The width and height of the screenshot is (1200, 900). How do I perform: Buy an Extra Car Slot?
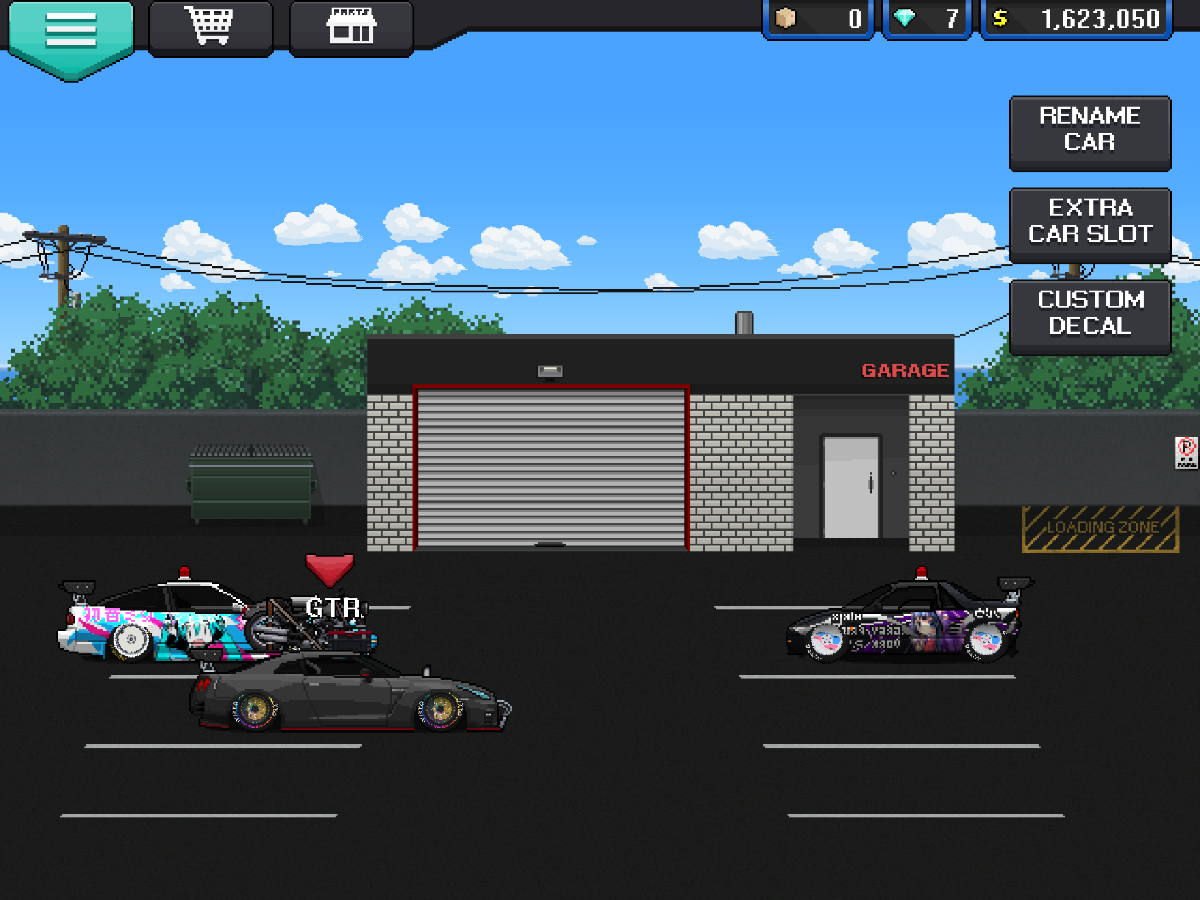pyautogui.click(x=1089, y=222)
